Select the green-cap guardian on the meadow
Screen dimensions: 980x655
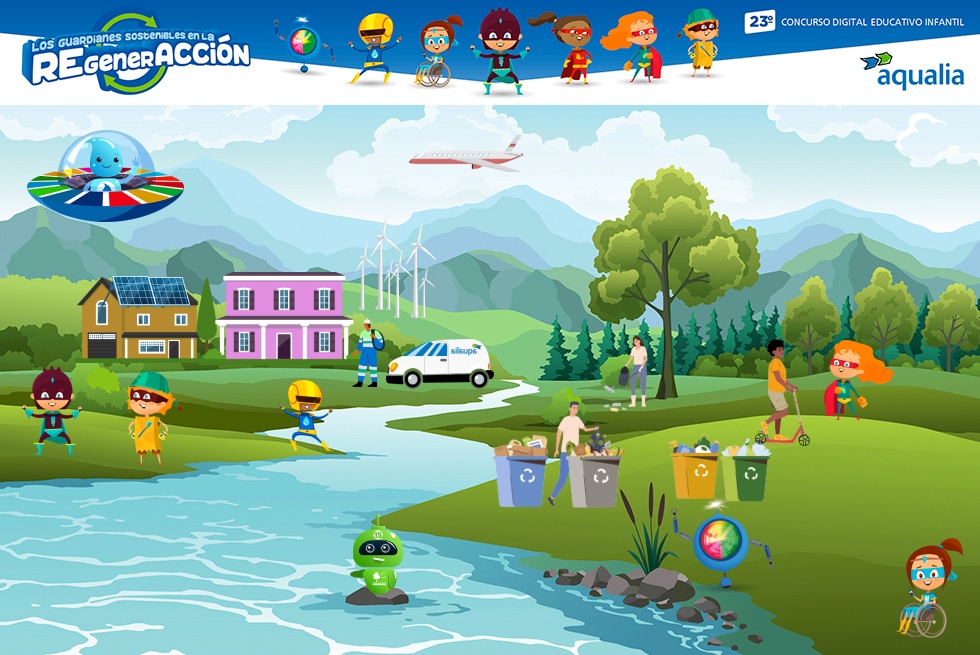point(149,414)
